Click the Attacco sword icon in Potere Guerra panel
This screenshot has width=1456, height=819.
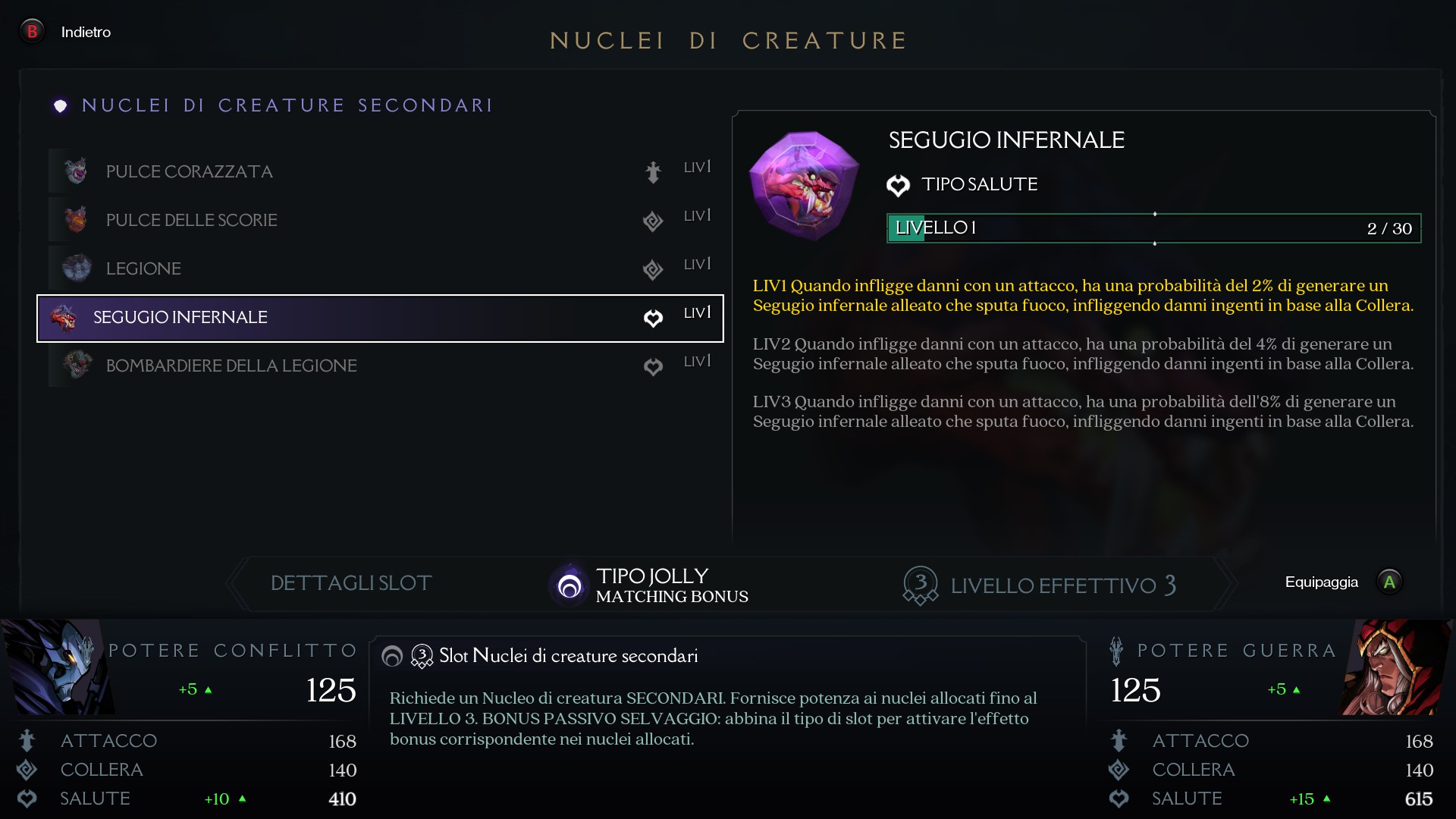1119,741
